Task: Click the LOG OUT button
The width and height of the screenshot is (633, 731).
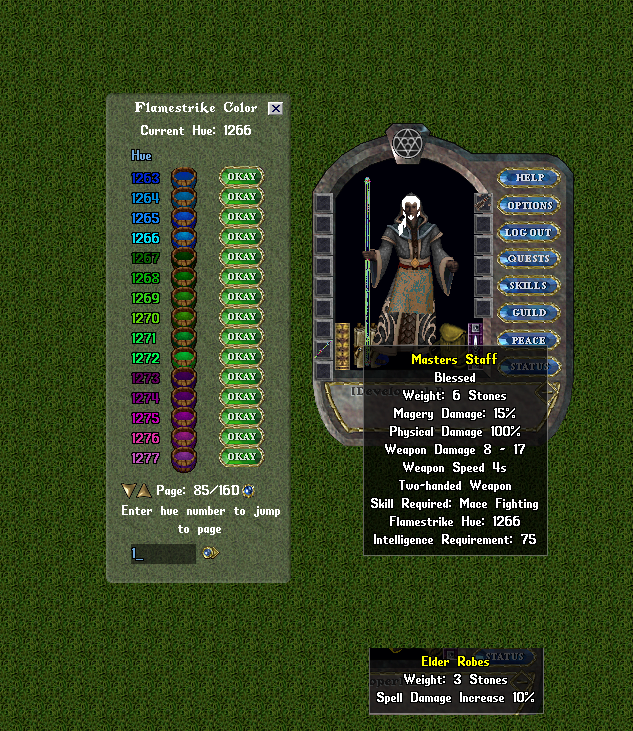Action: tap(529, 232)
